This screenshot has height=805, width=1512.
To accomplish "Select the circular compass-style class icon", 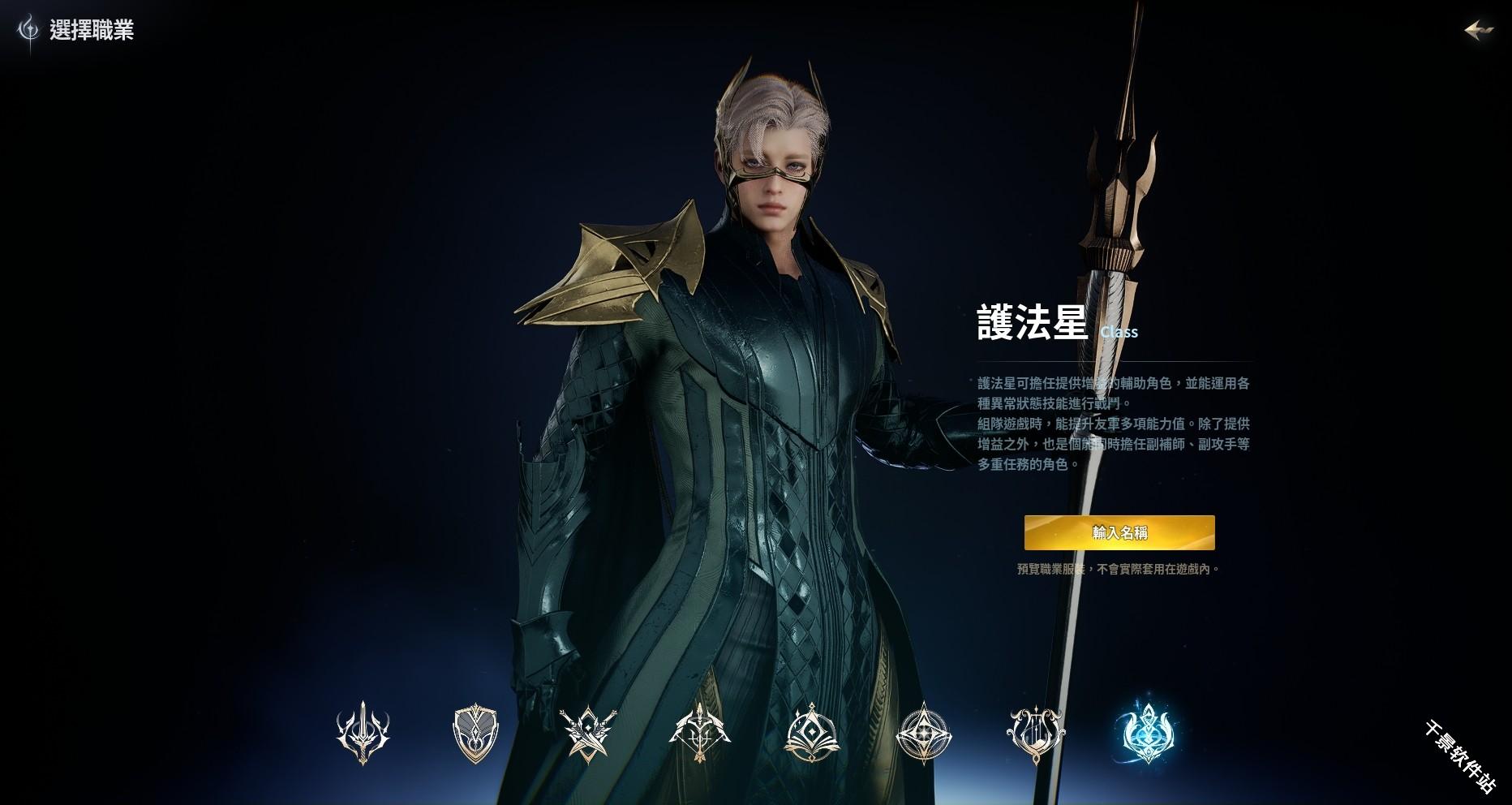I will (926, 735).
